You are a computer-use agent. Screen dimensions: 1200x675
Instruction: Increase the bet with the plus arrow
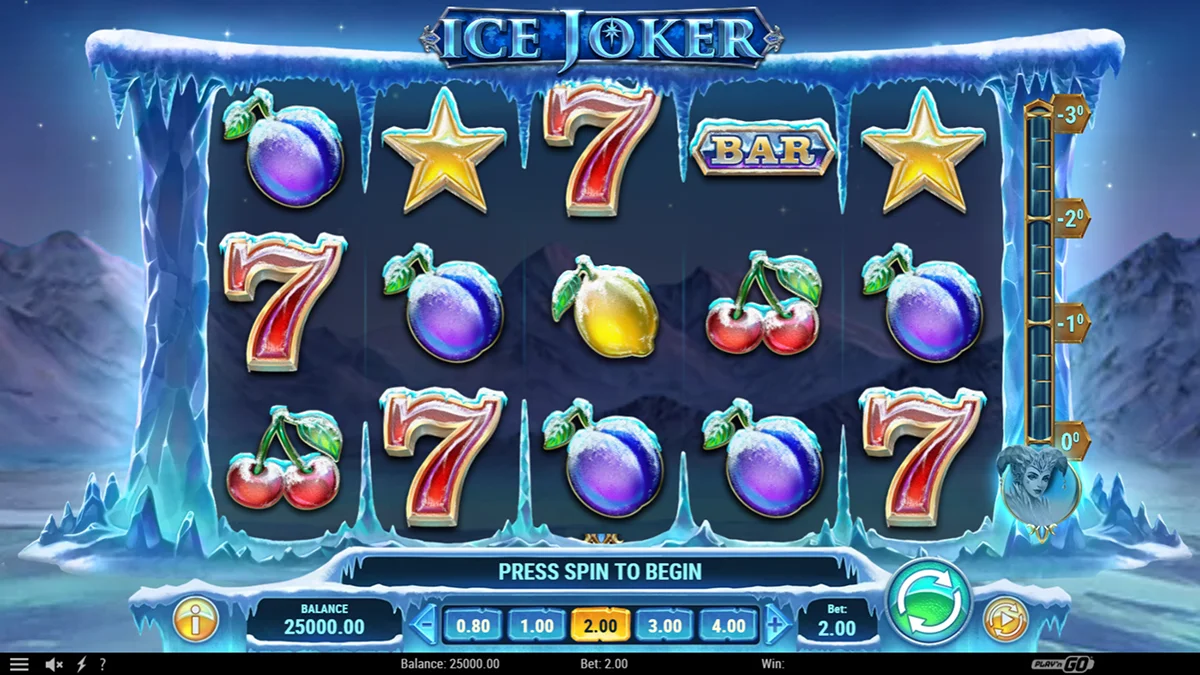(x=776, y=627)
